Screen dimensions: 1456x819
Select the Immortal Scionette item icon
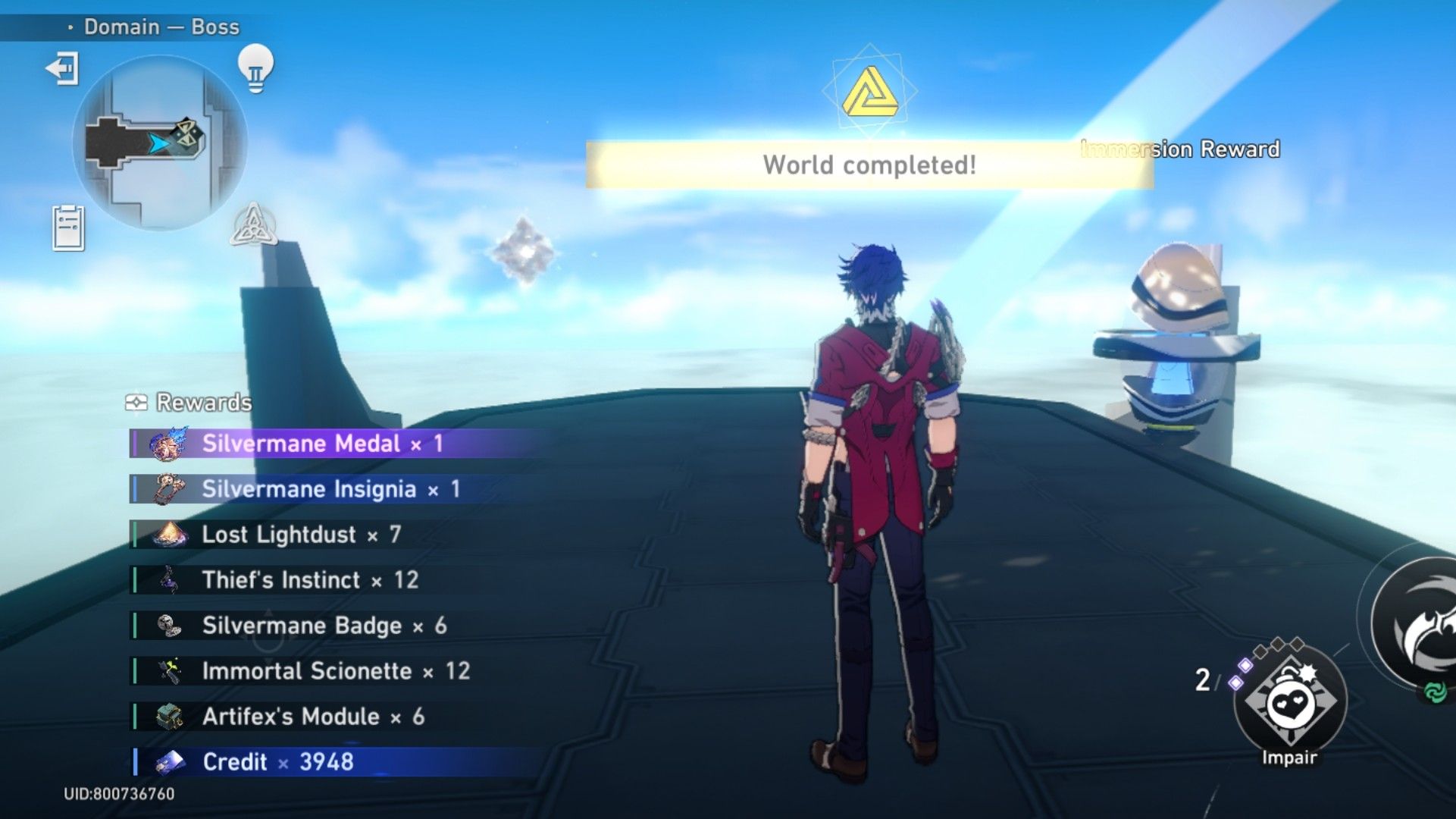[x=171, y=671]
